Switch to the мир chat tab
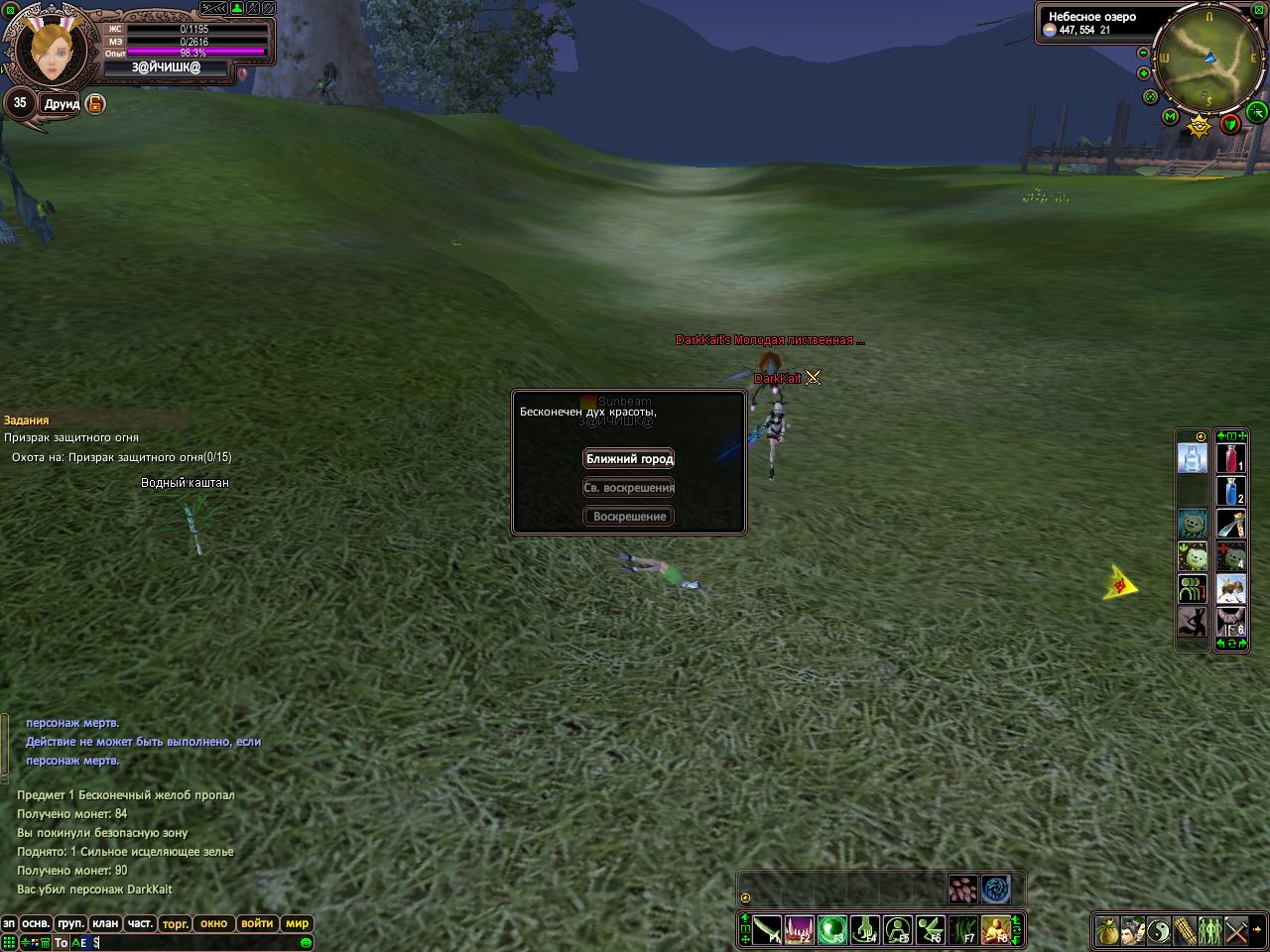 click(x=297, y=923)
